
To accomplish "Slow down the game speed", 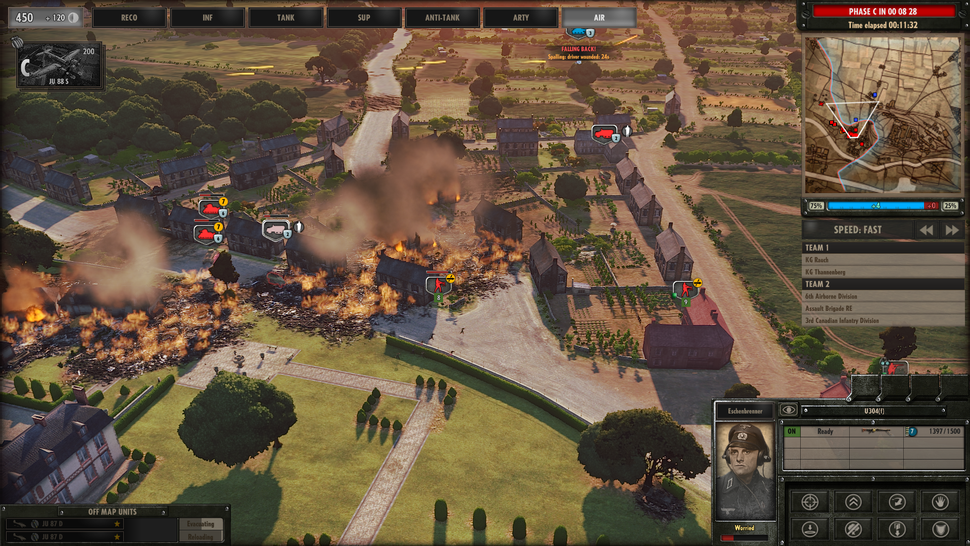I will point(927,230).
